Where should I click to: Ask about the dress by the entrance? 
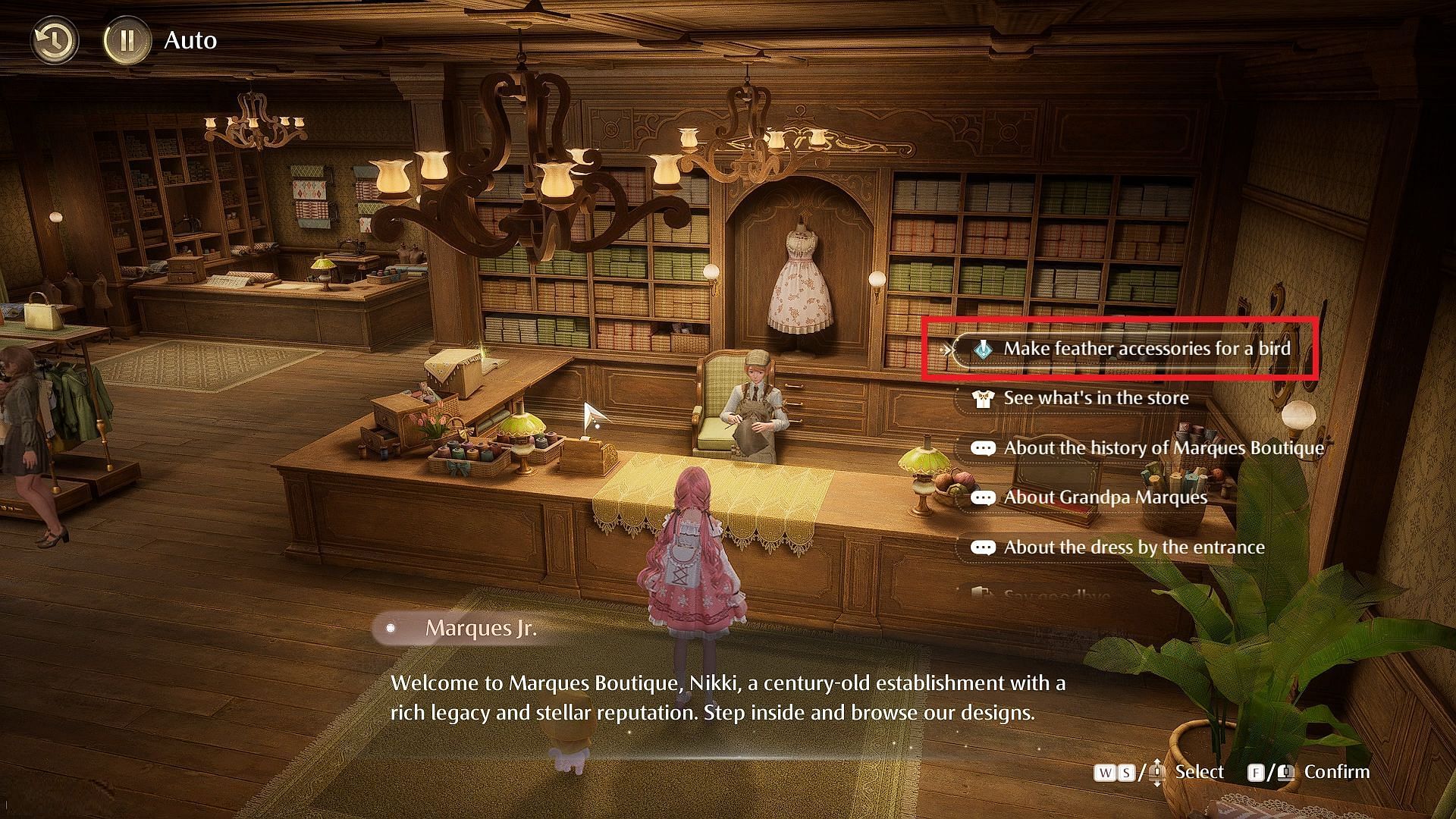[1133, 548]
